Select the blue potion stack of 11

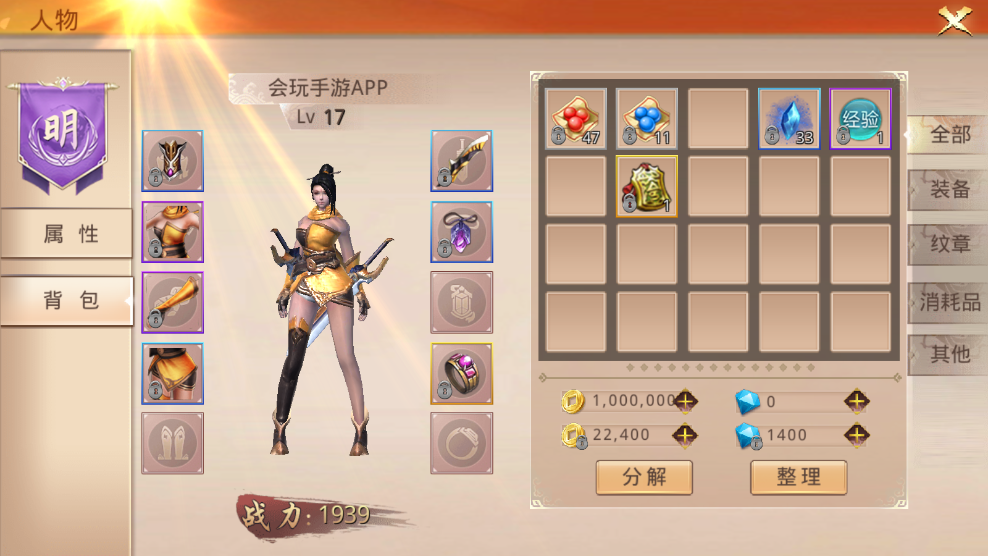point(646,119)
